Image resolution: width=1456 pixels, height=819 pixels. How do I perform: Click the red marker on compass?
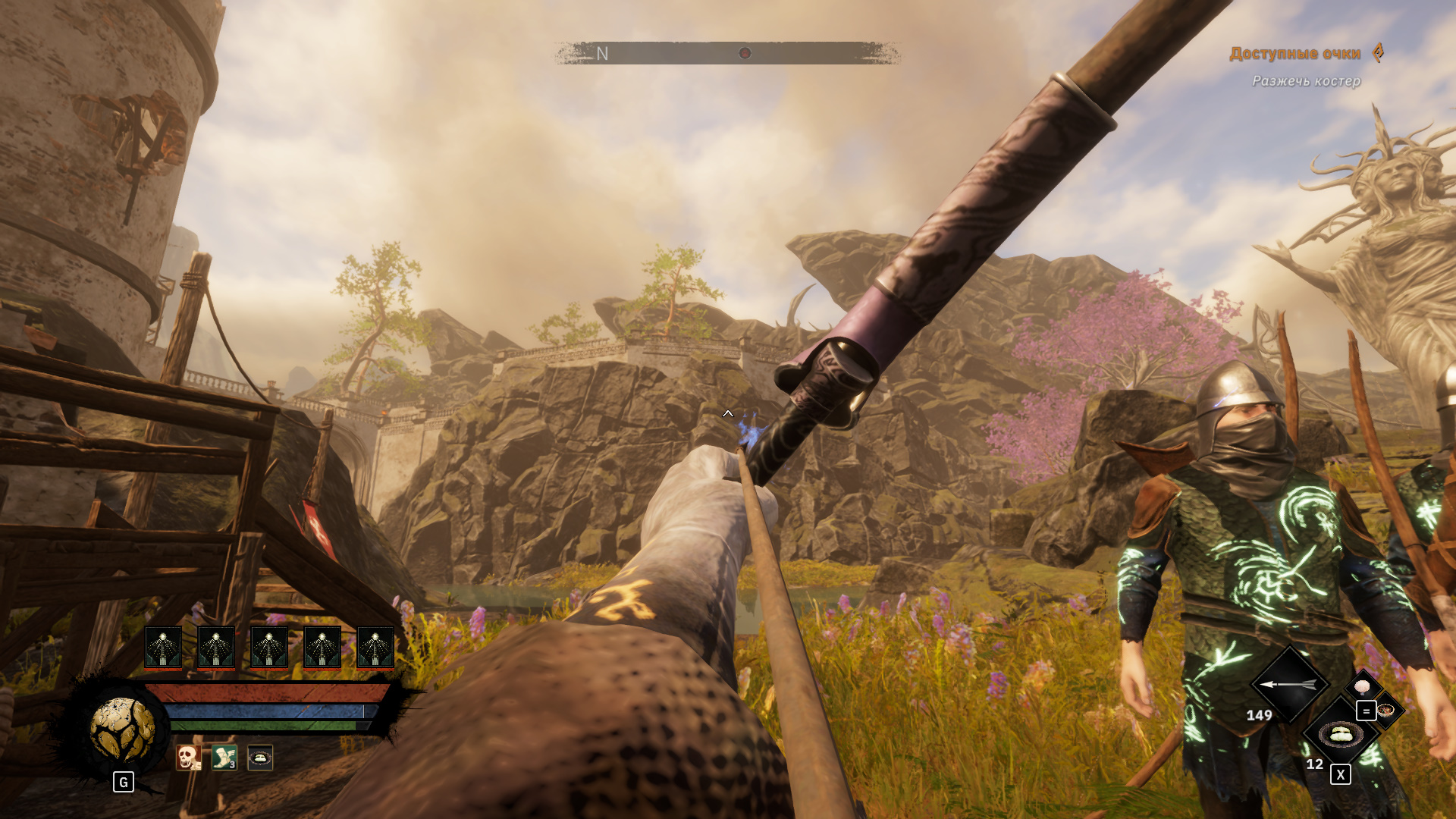tap(745, 53)
